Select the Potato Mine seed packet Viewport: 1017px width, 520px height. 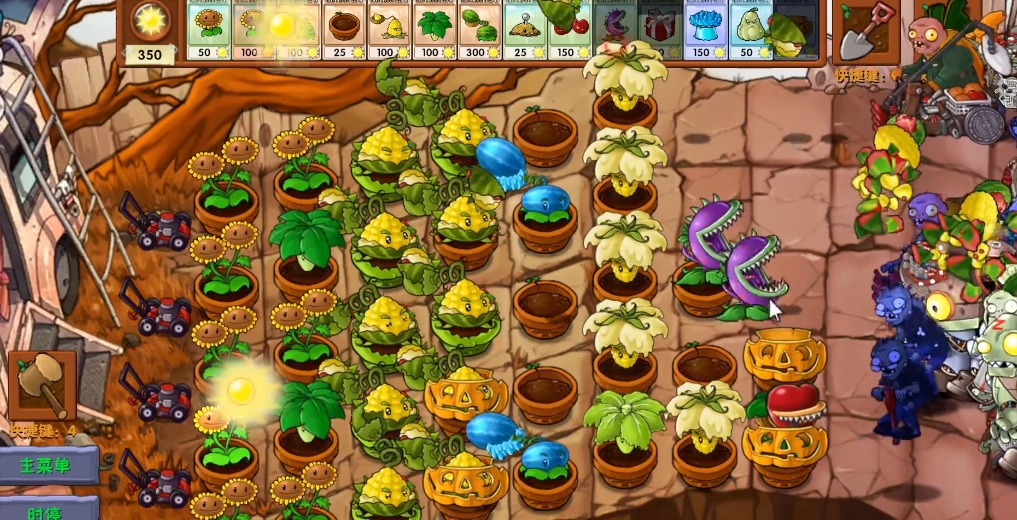tap(523, 28)
